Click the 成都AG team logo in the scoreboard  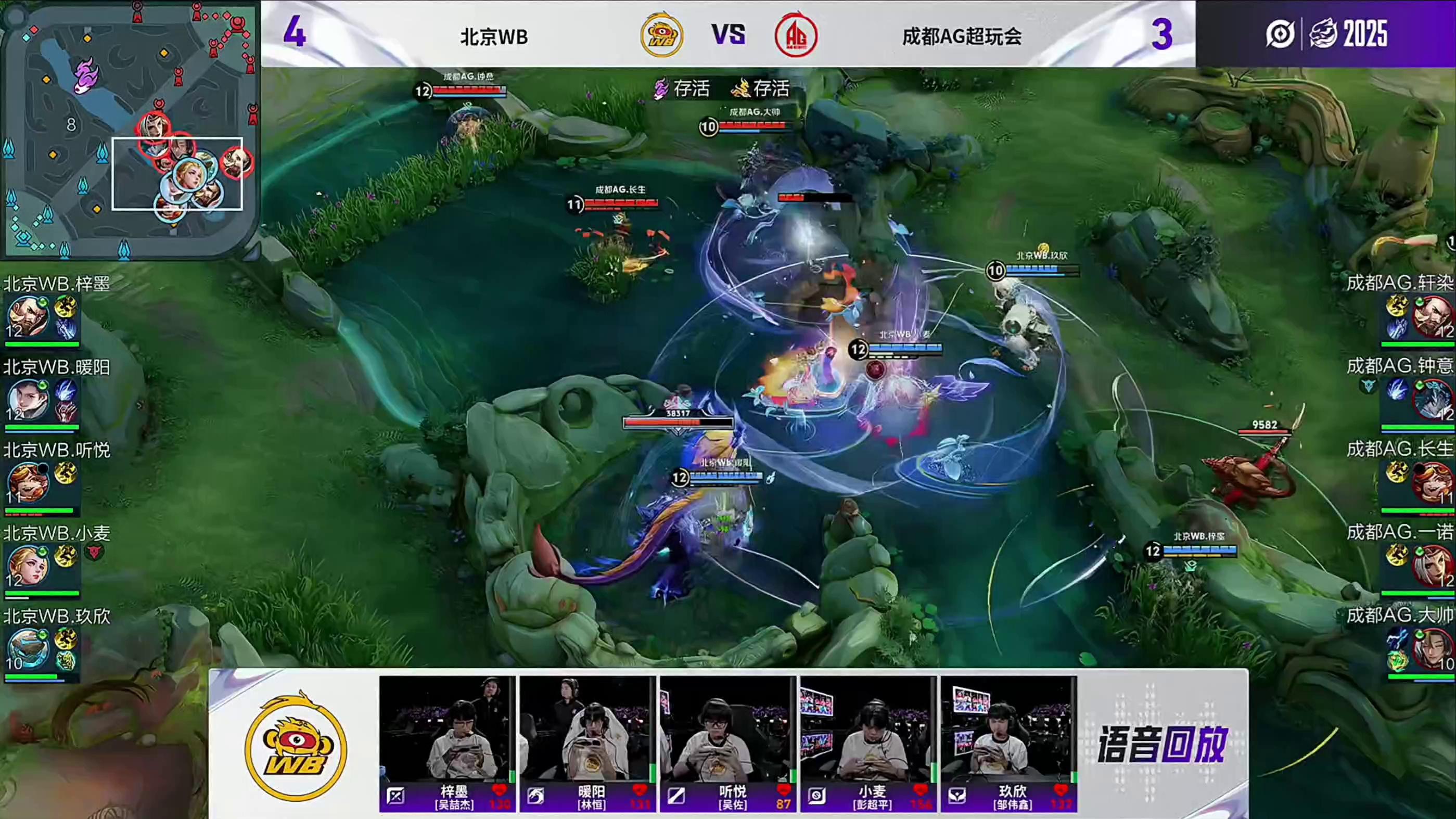click(796, 35)
